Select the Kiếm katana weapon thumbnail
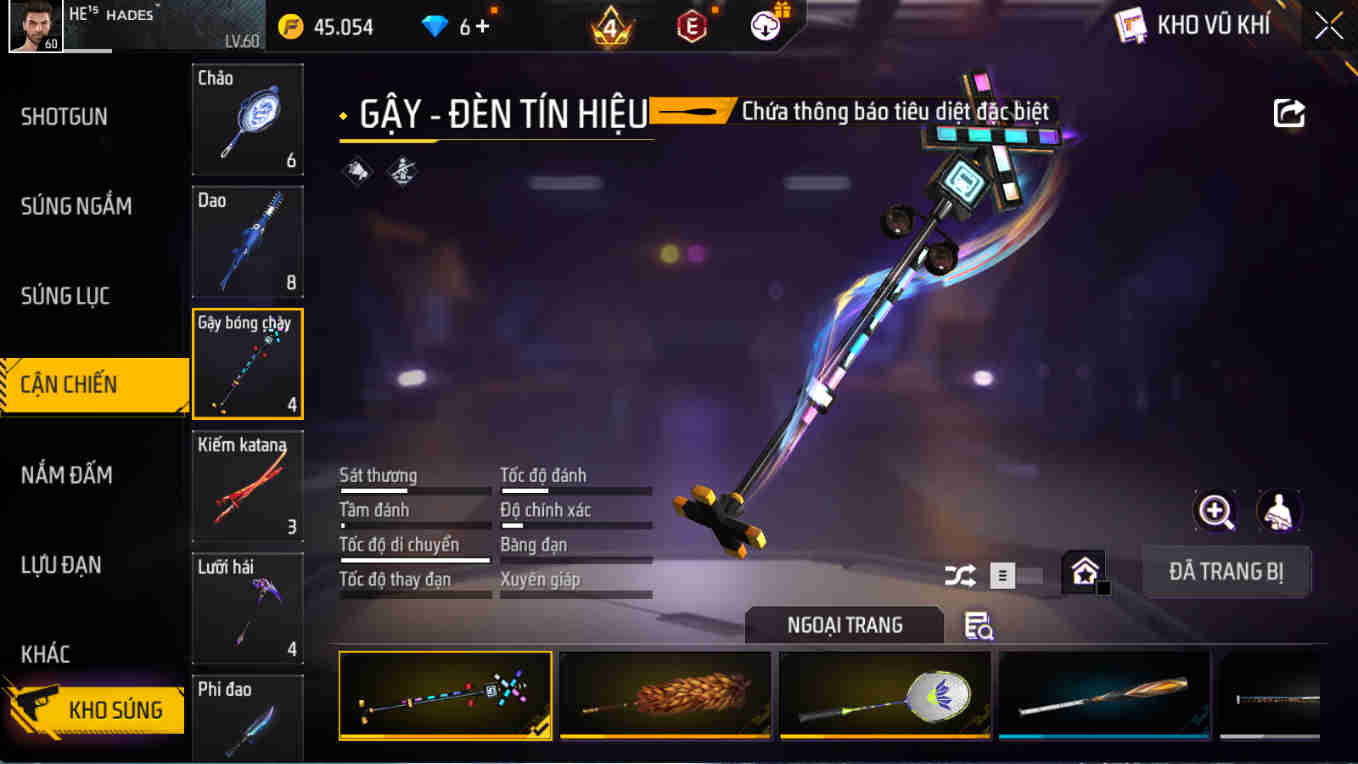This screenshot has width=1358, height=764. pyautogui.click(x=247, y=486)
